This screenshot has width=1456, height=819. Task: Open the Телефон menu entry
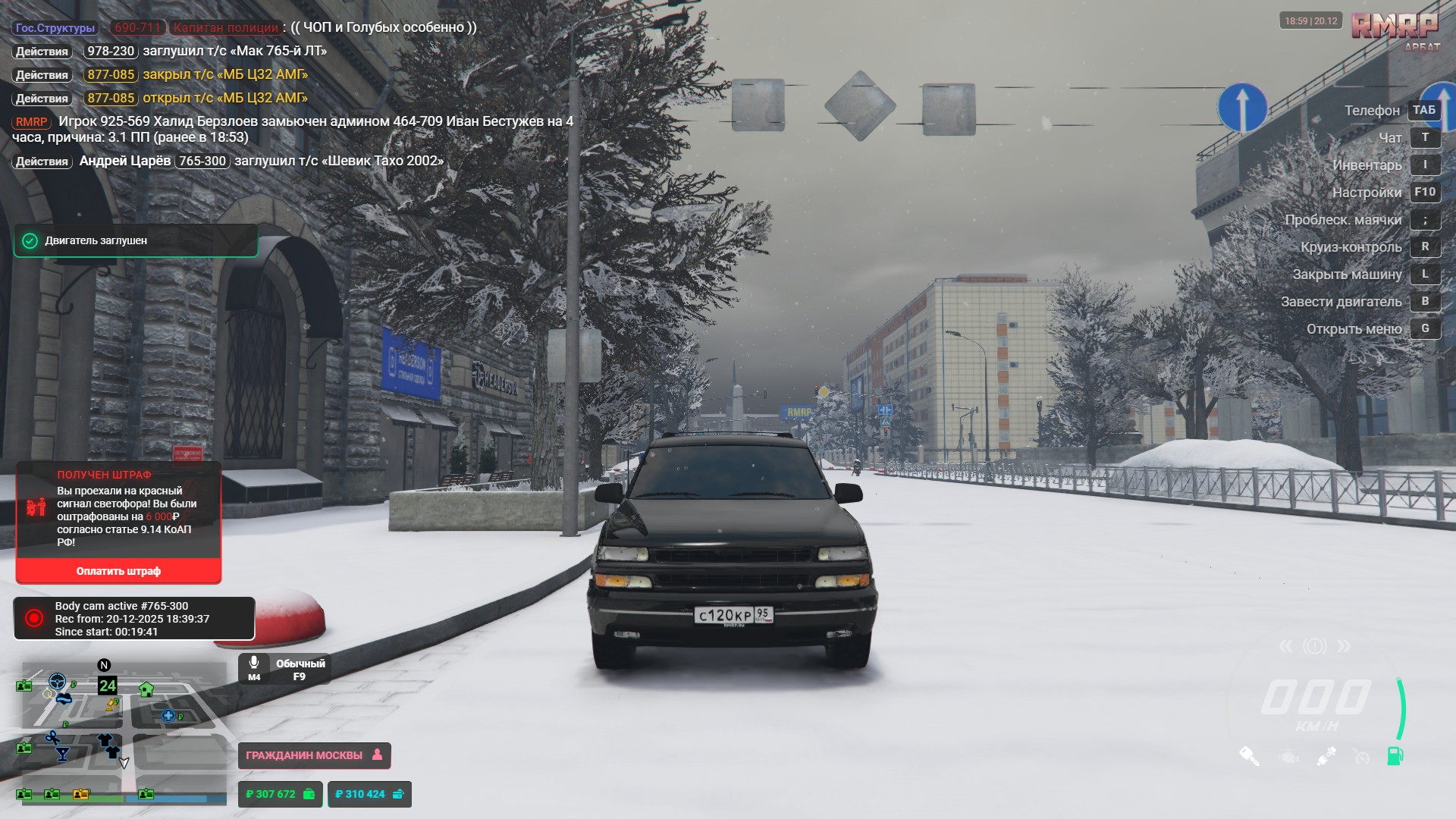point(1372,111)
